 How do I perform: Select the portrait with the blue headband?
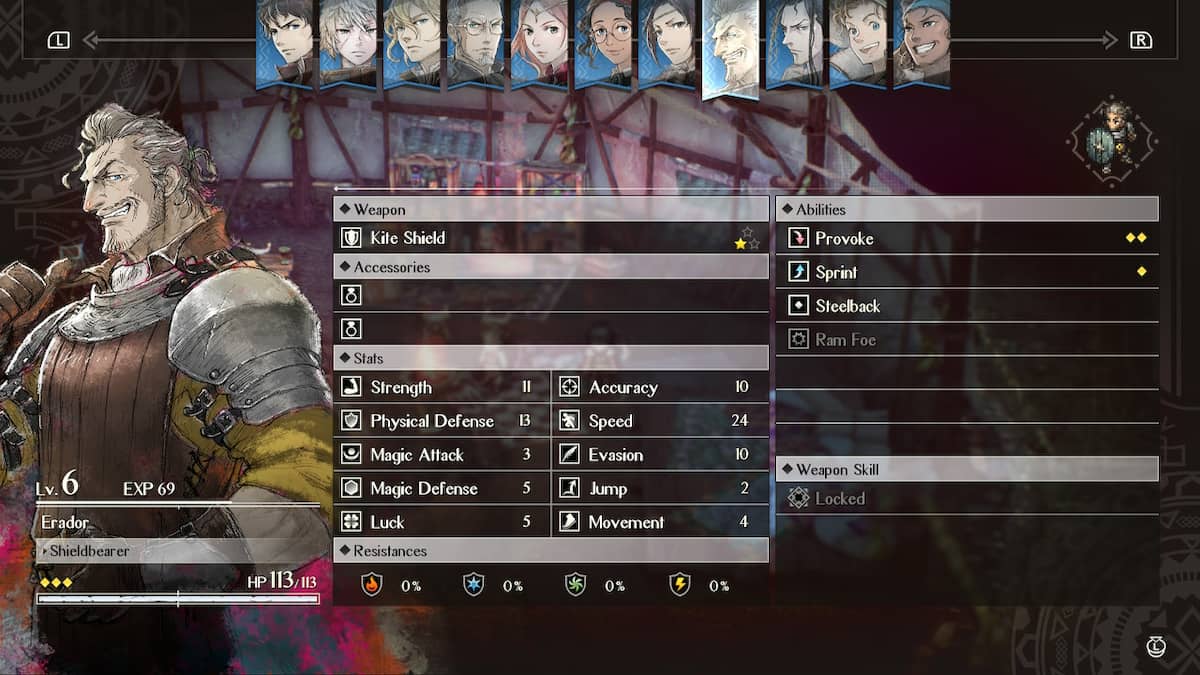tap(920, 44)
